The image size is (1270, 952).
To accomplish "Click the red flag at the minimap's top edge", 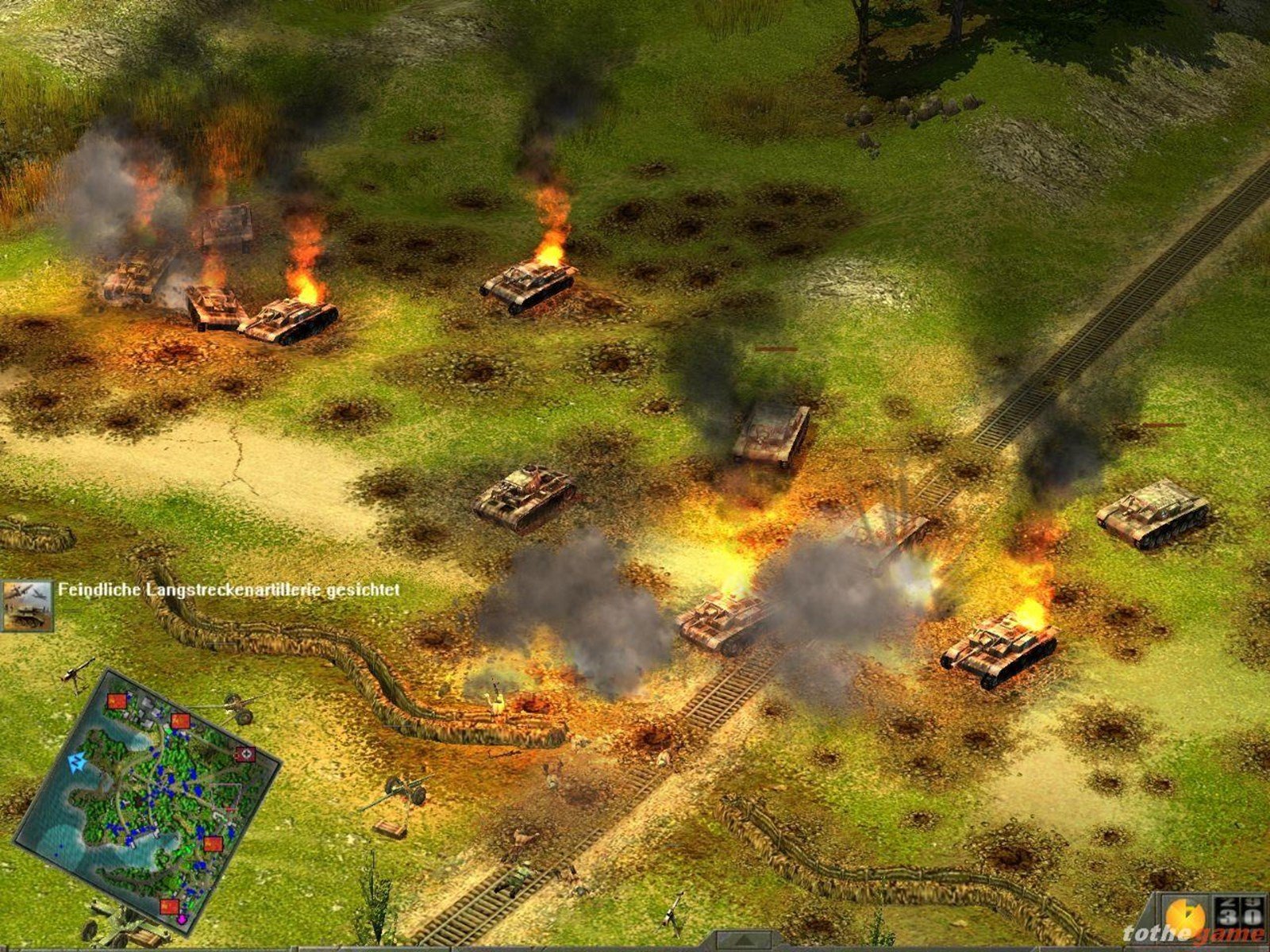I will [117, 702].
